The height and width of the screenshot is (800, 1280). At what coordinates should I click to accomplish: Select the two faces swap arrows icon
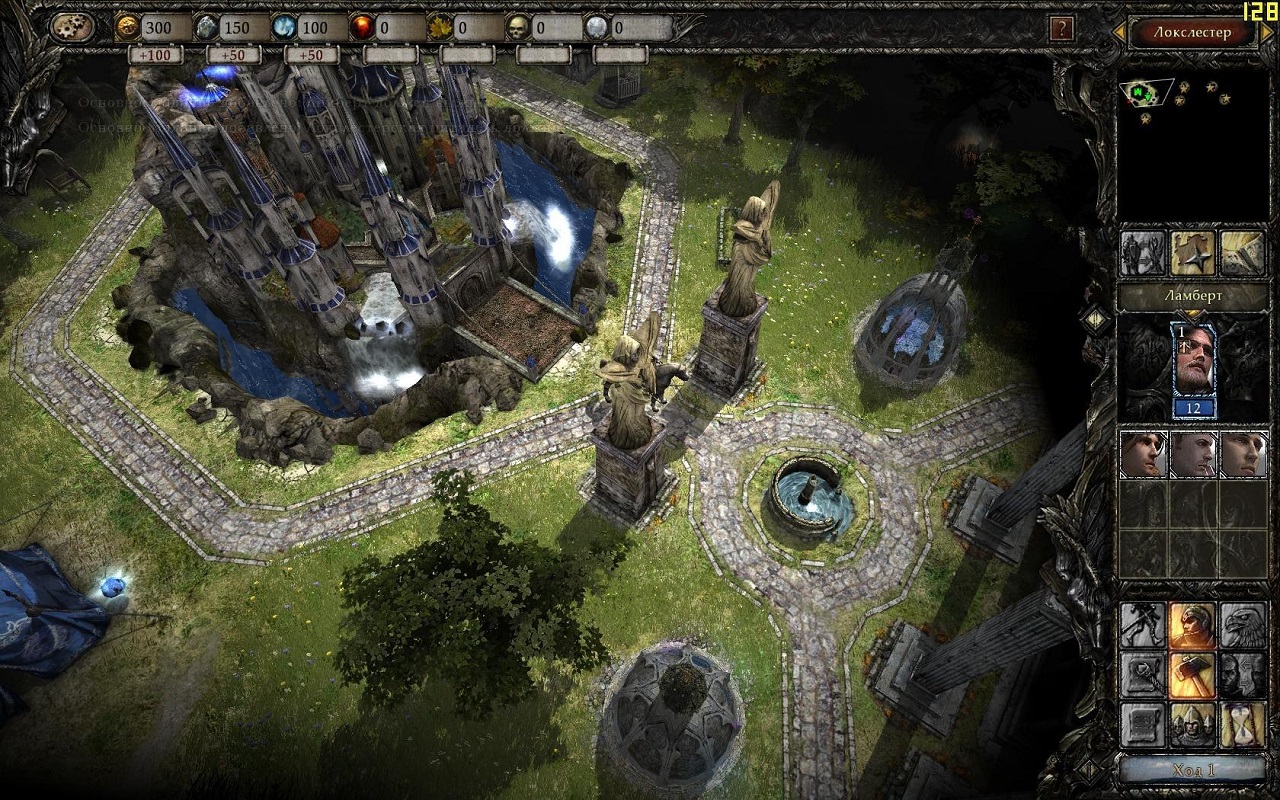click(1242, 675)
